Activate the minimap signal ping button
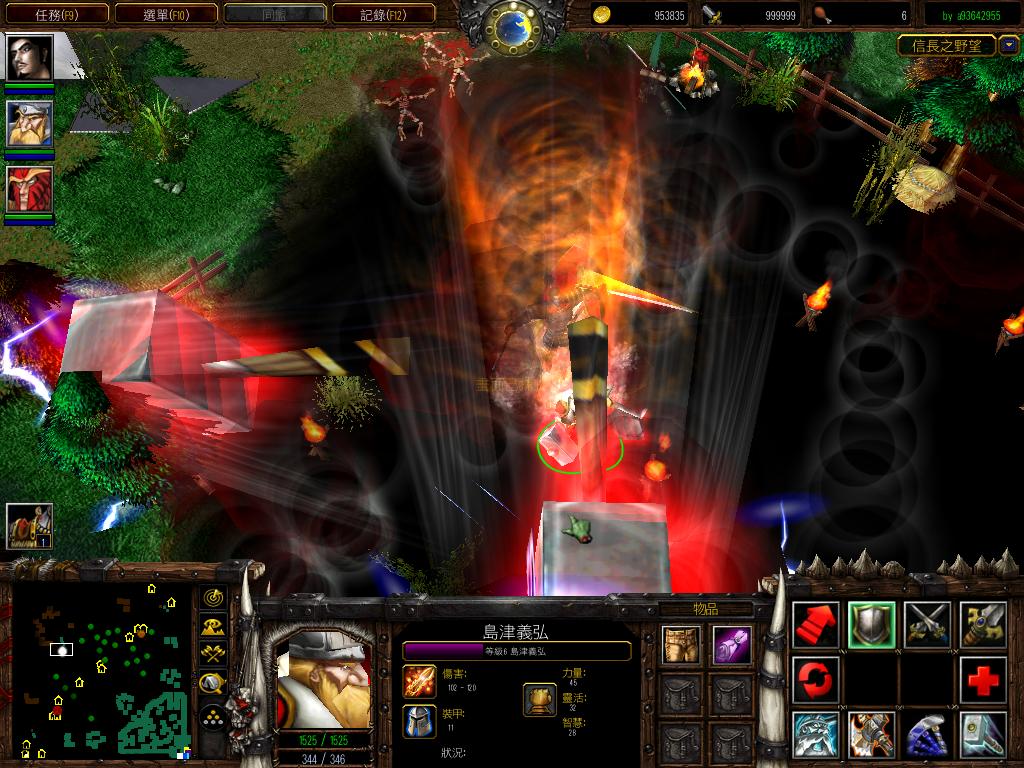The height and width of the screenshot is (768, 1024). point(213,598)
